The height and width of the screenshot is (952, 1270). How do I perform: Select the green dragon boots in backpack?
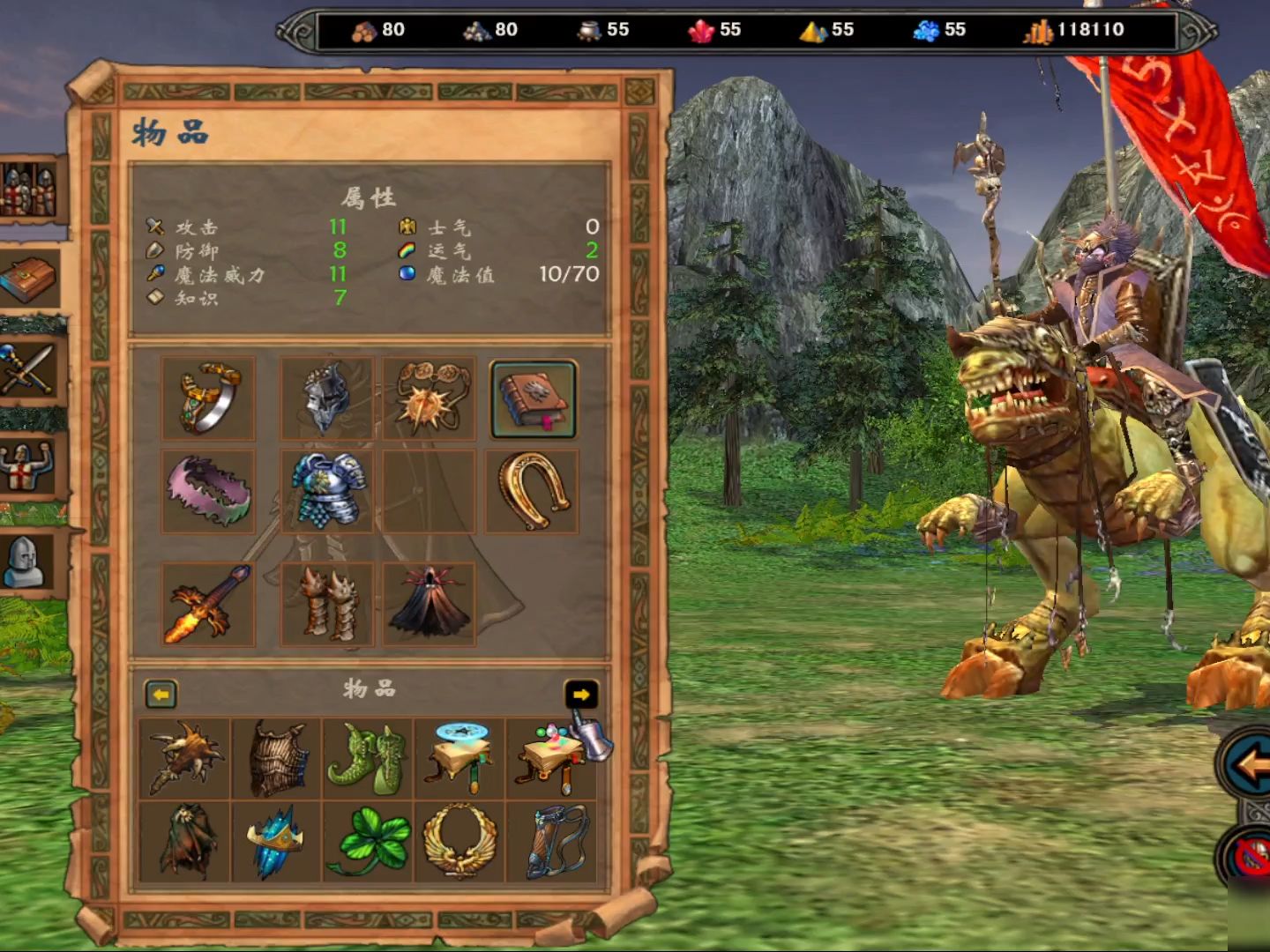pos(369,758)
